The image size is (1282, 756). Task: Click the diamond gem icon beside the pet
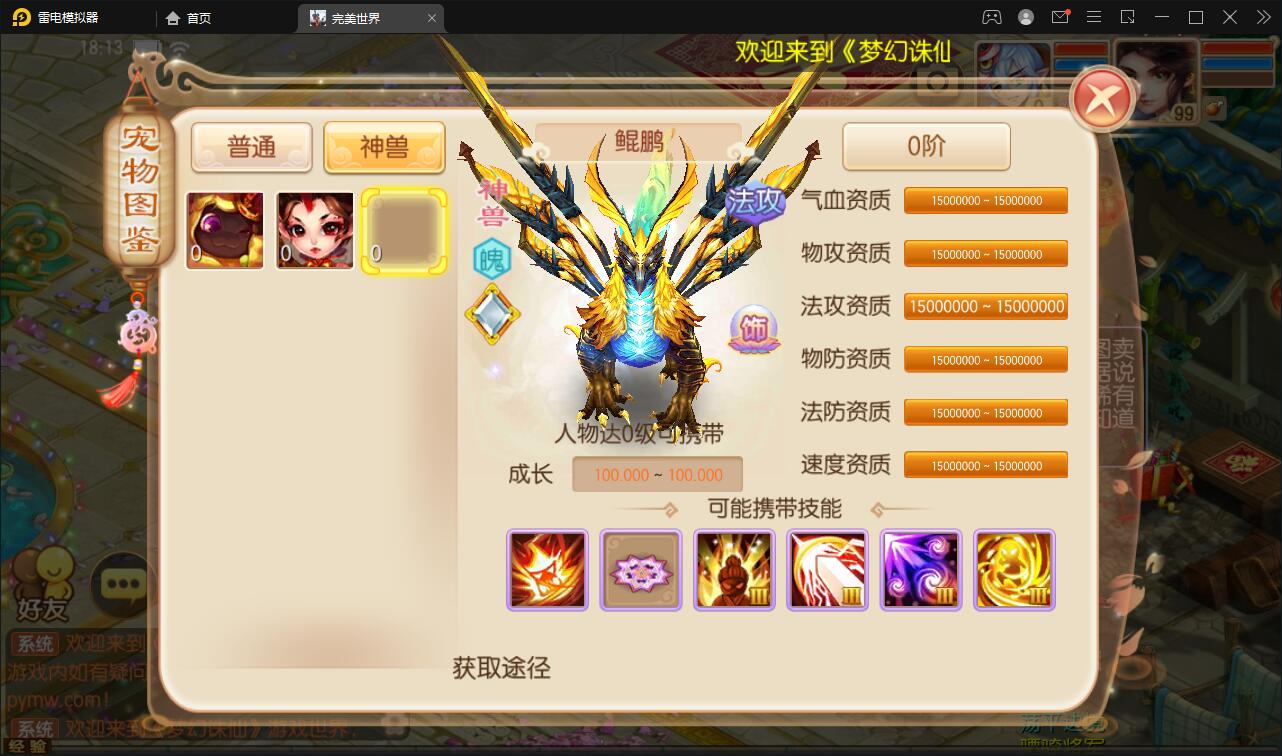(x=493, y=316)
